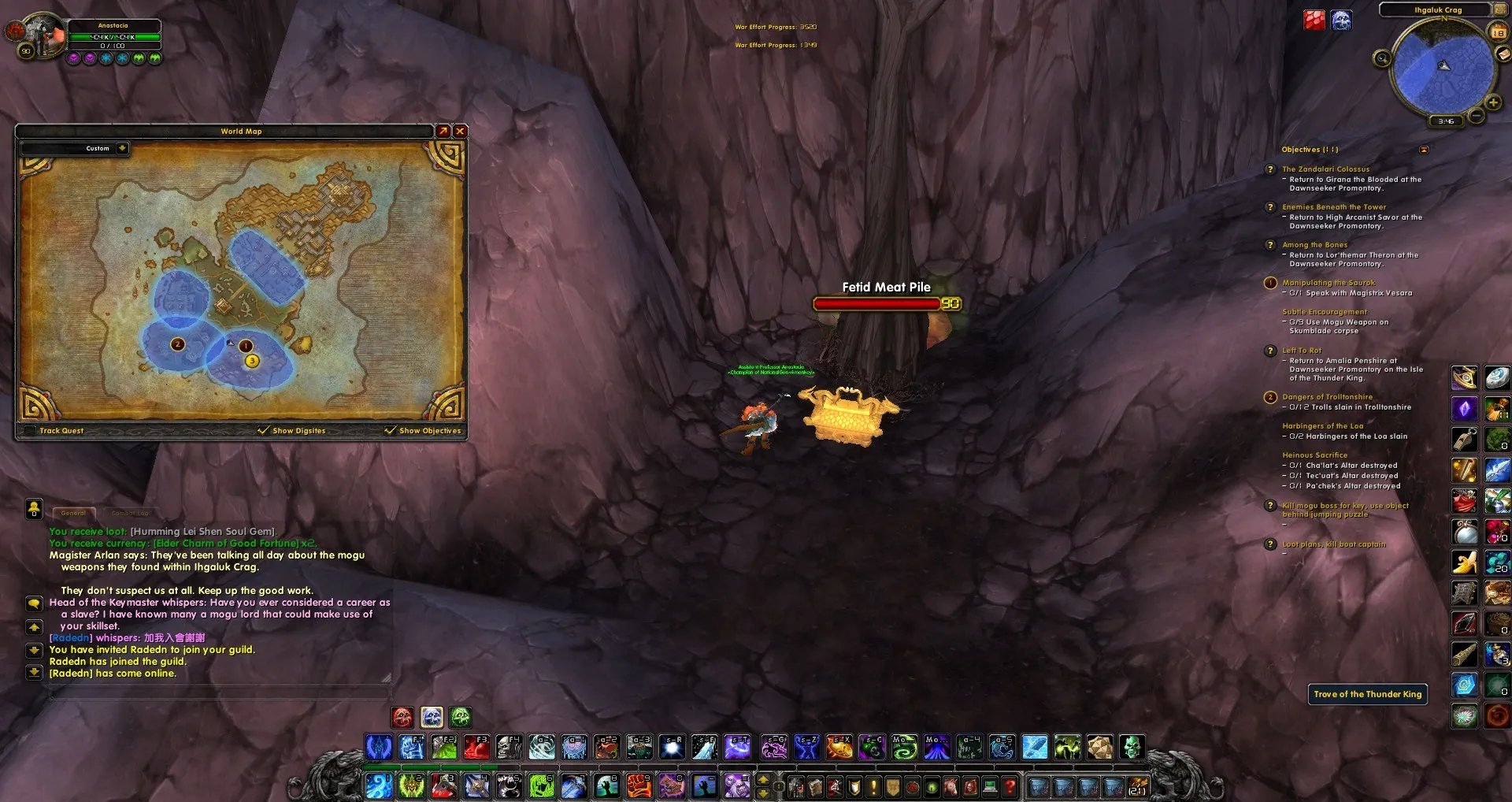Select The Zandalari Colossus quest in tracker

click(1325, 169)
